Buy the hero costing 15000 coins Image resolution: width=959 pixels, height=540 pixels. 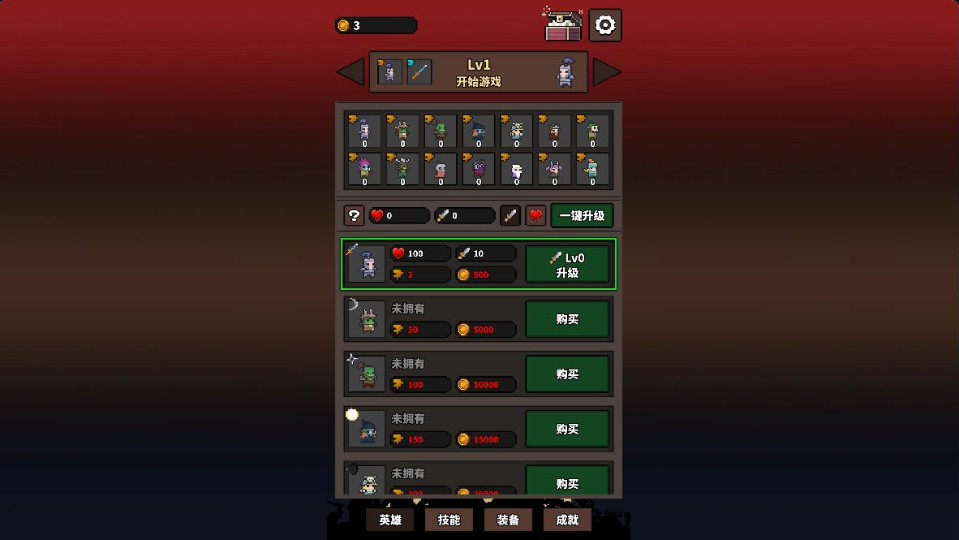(x=567, y=429)
